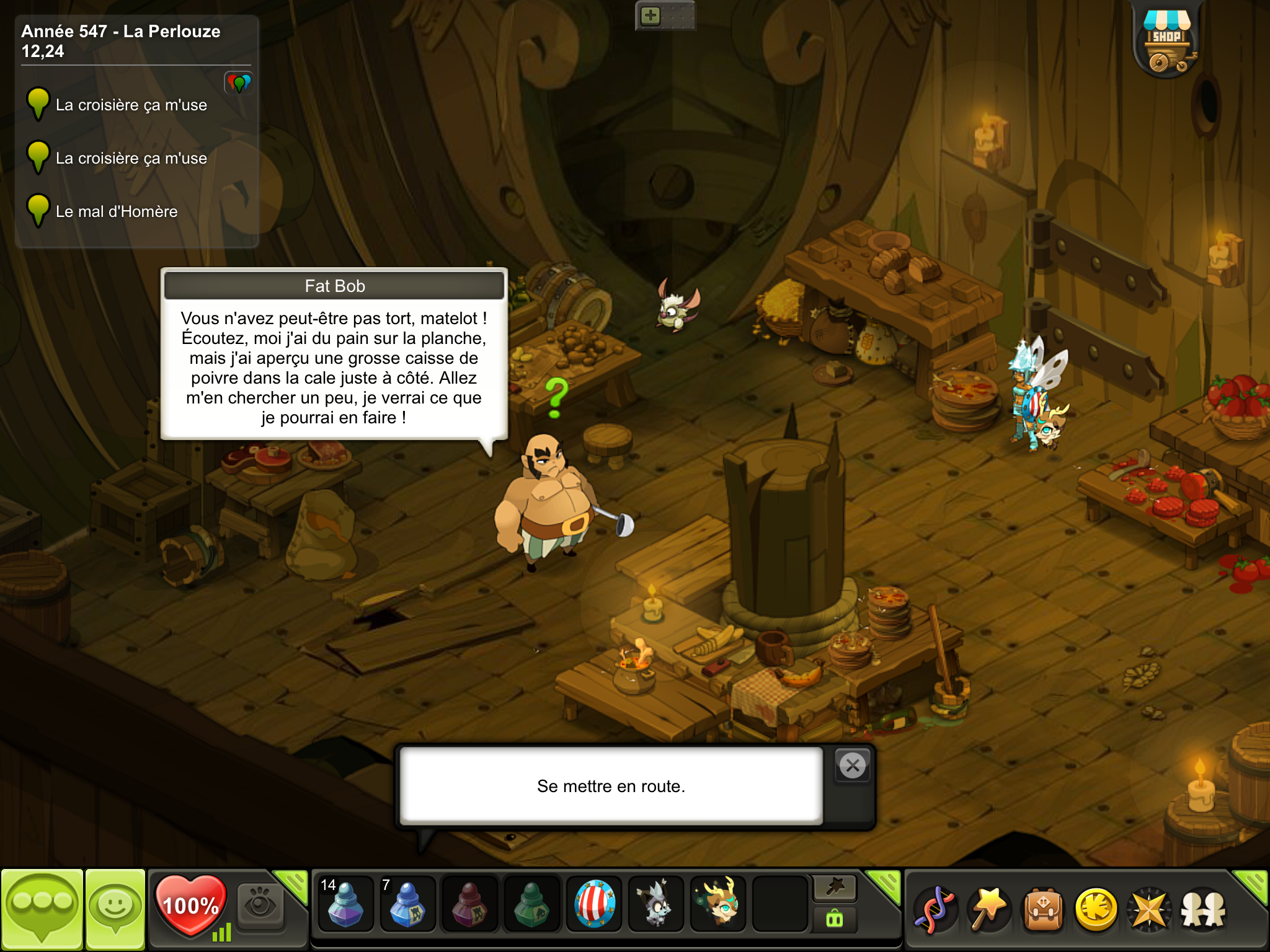Select the red-and-white striped shield slot
Viewport: 1270px width, 952px height.
coord(594,904)
